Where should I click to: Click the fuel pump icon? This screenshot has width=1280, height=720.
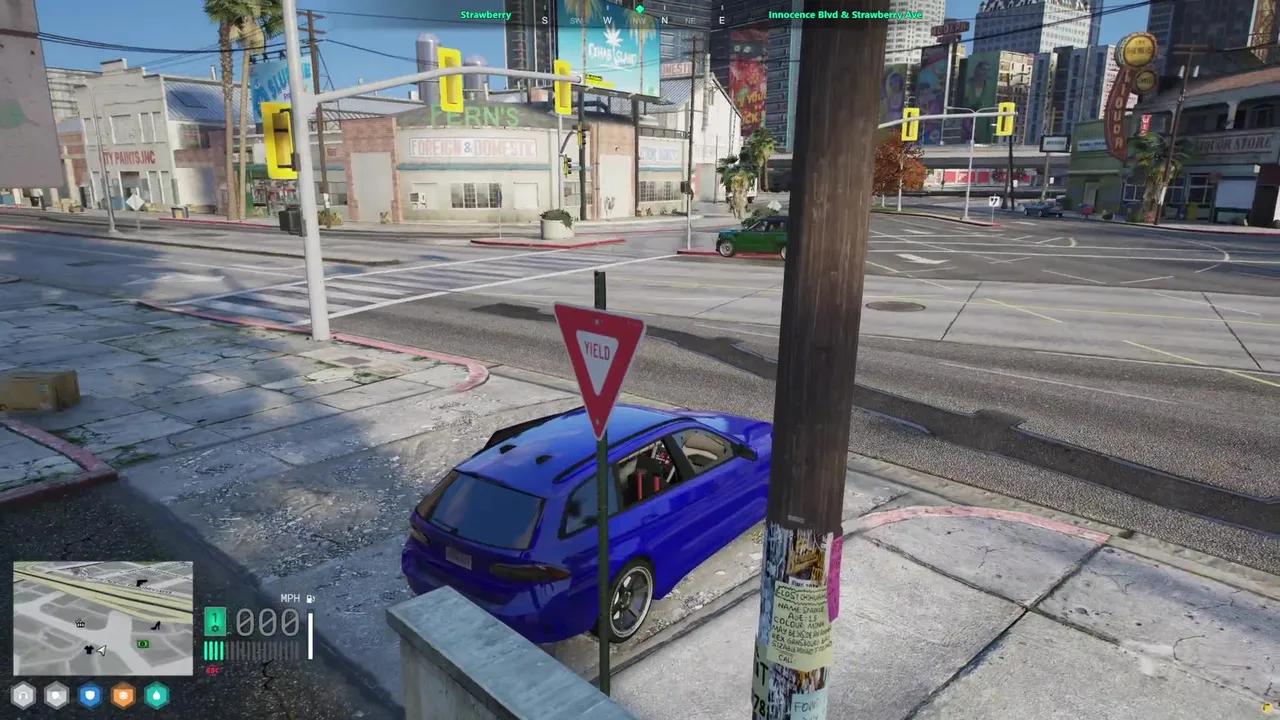coord(311,599)
